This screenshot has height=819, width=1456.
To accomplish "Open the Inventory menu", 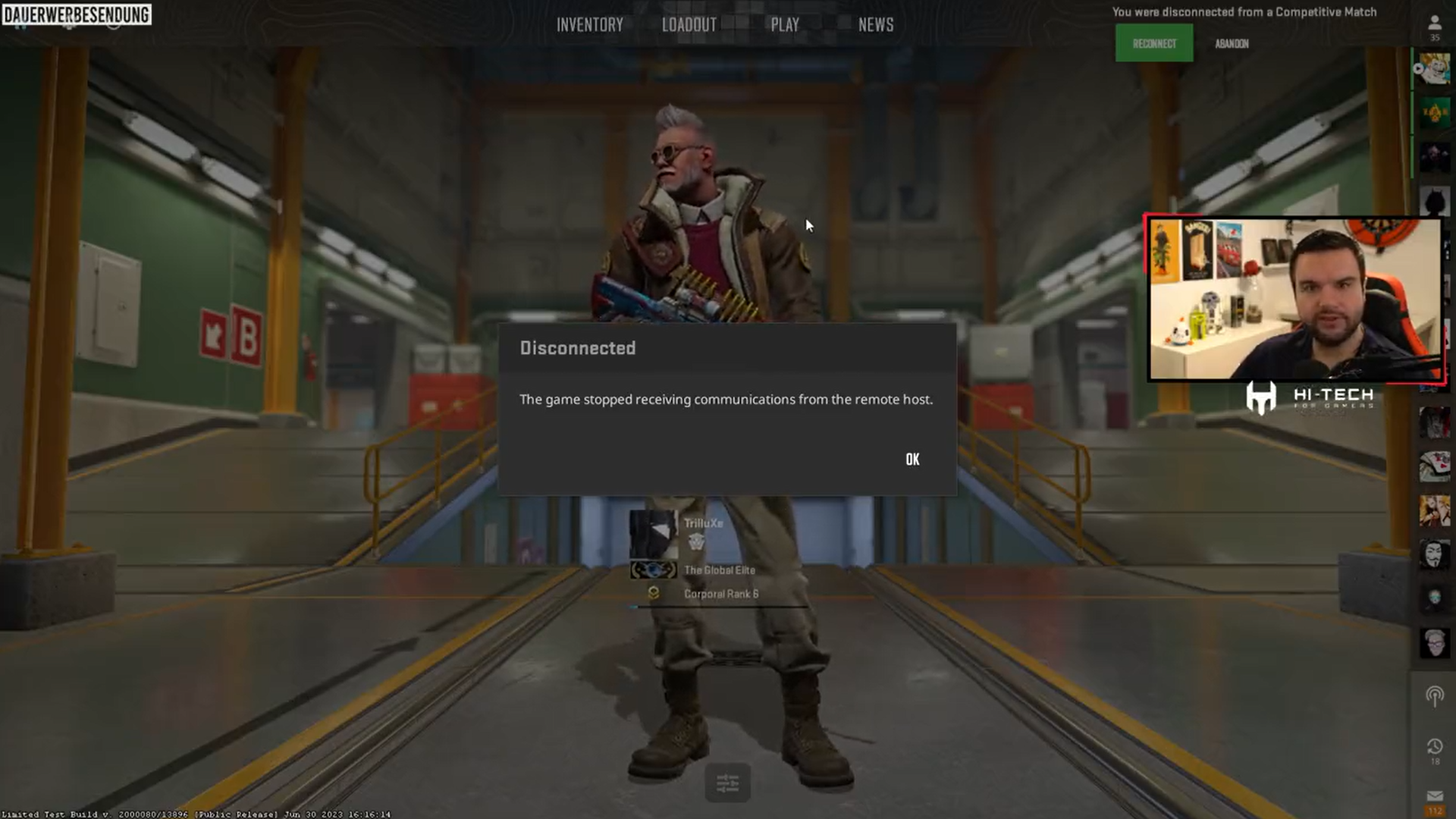I will point(590,24).
